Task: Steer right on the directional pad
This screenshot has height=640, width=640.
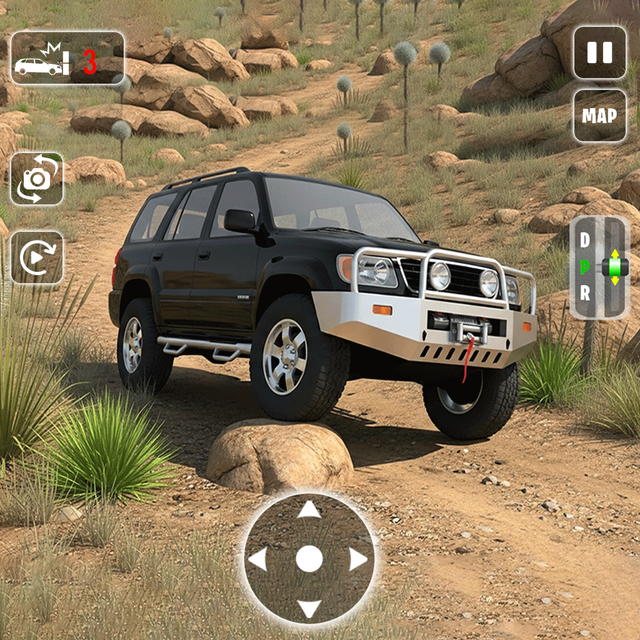Action: 358,559
